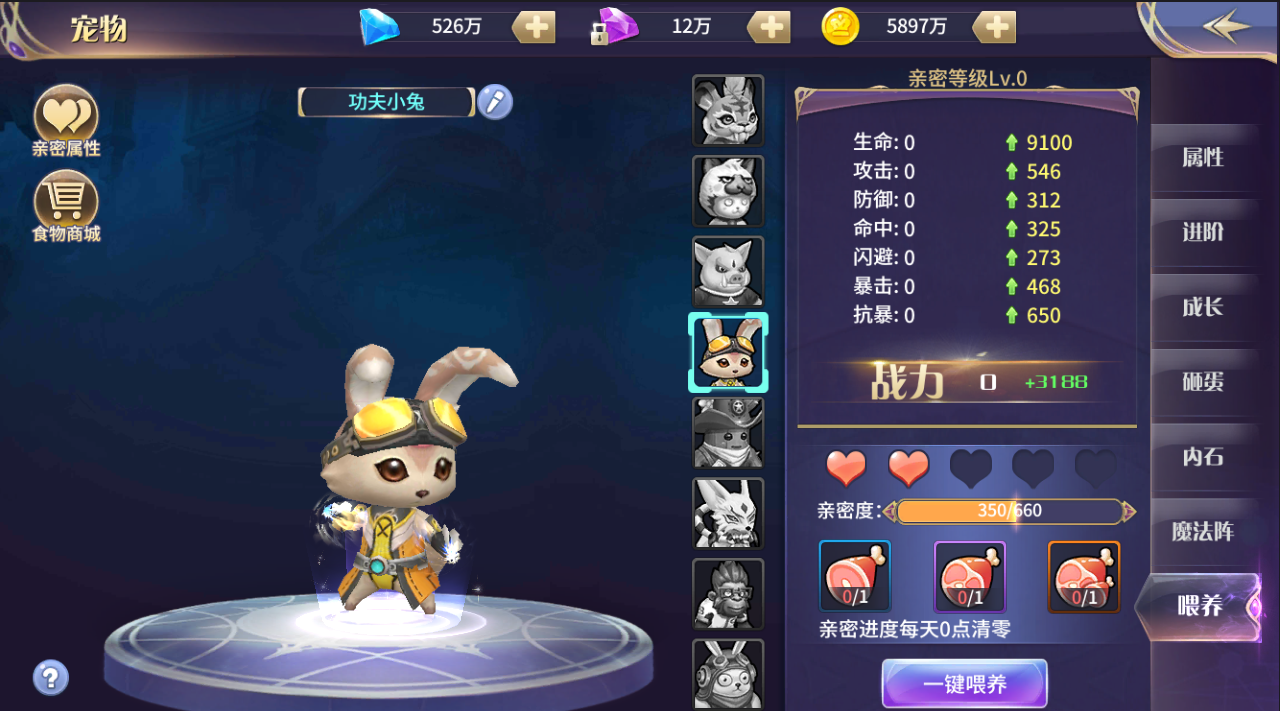Add more blue diamonds
This screenshot has width=1280, height=711.
534,27
